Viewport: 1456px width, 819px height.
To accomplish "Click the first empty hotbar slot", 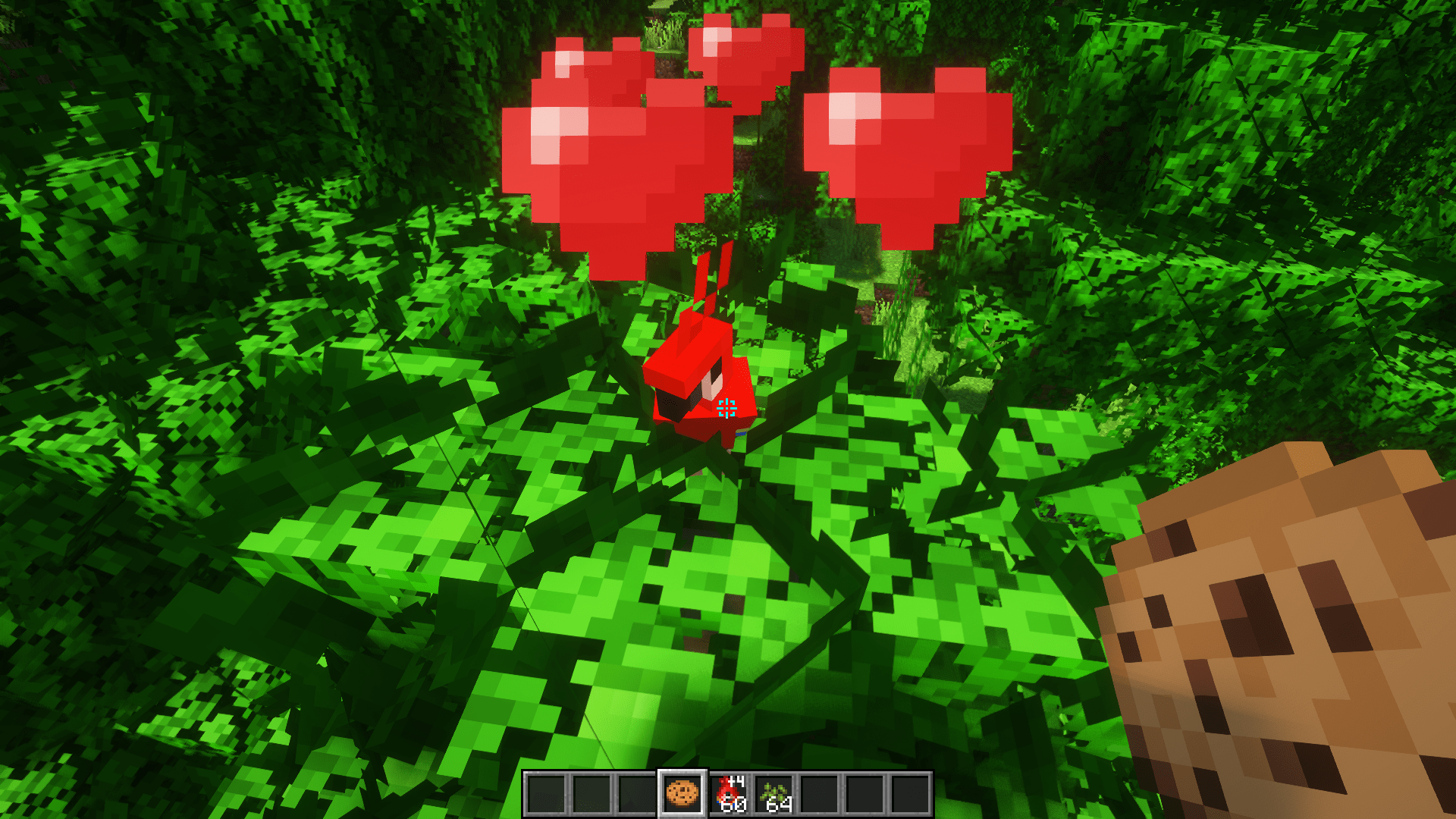I will pyautogui.click(x=546, y=795).
